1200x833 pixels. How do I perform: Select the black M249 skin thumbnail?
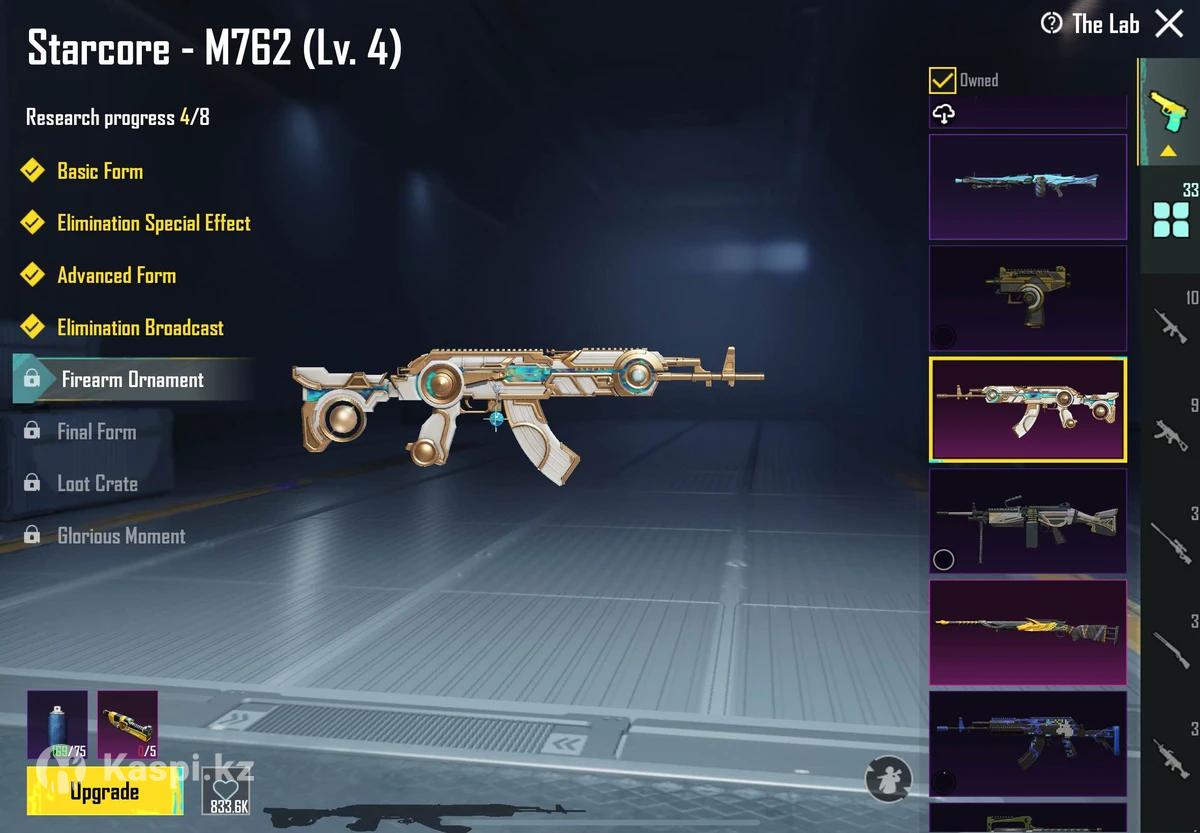click(1028, 521)
